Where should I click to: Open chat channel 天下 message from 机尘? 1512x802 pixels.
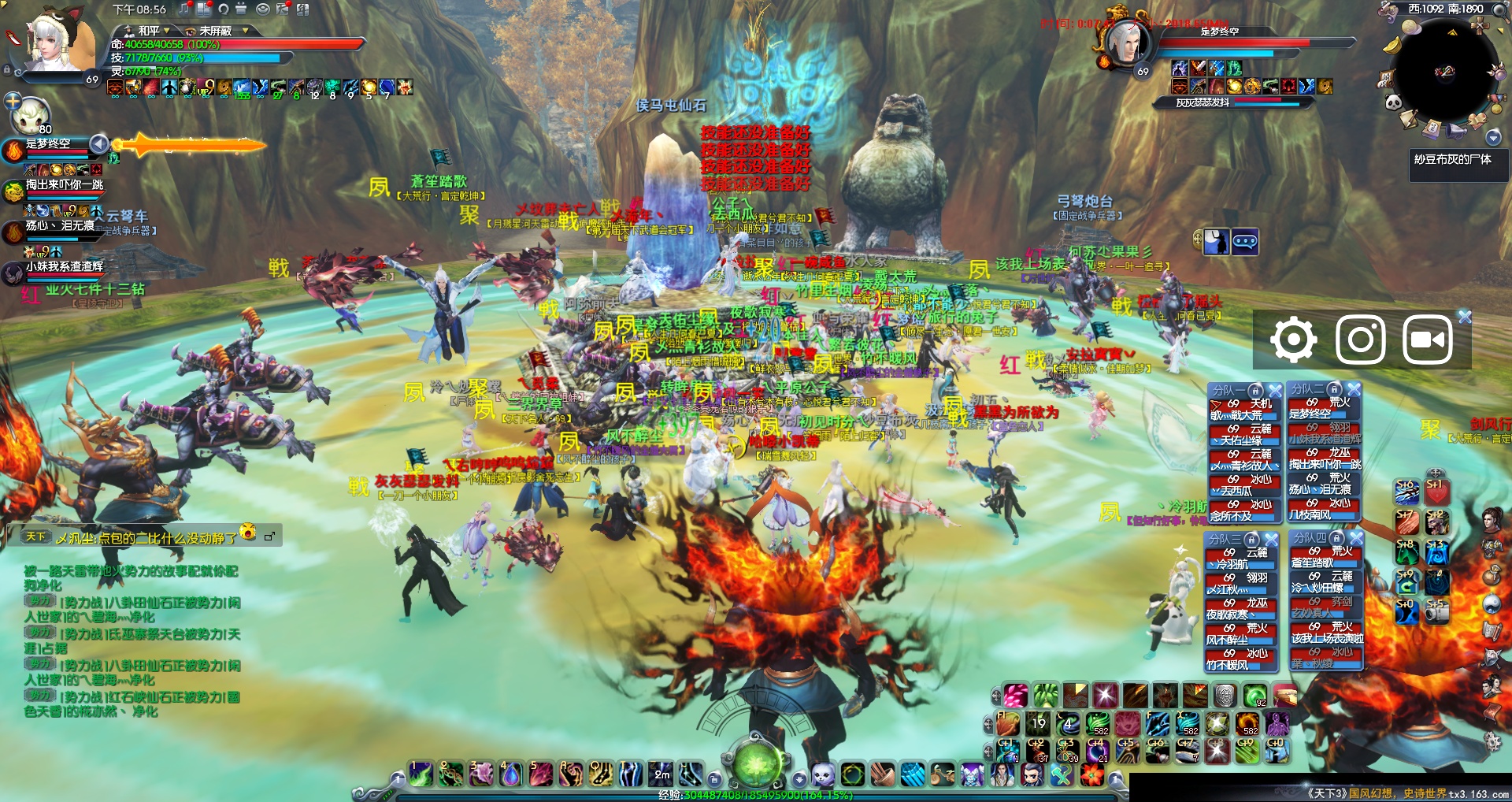pos(146,538)
